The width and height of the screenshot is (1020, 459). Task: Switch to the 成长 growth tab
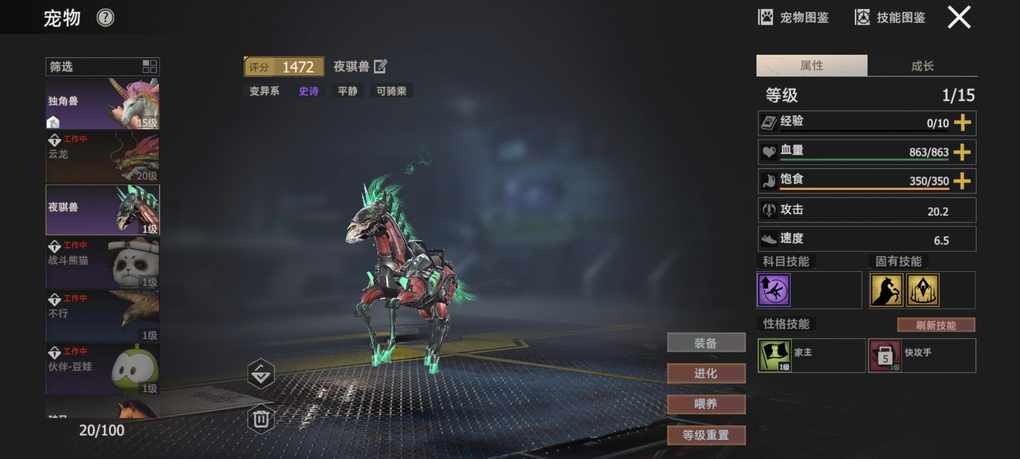[x=922, y=66]
